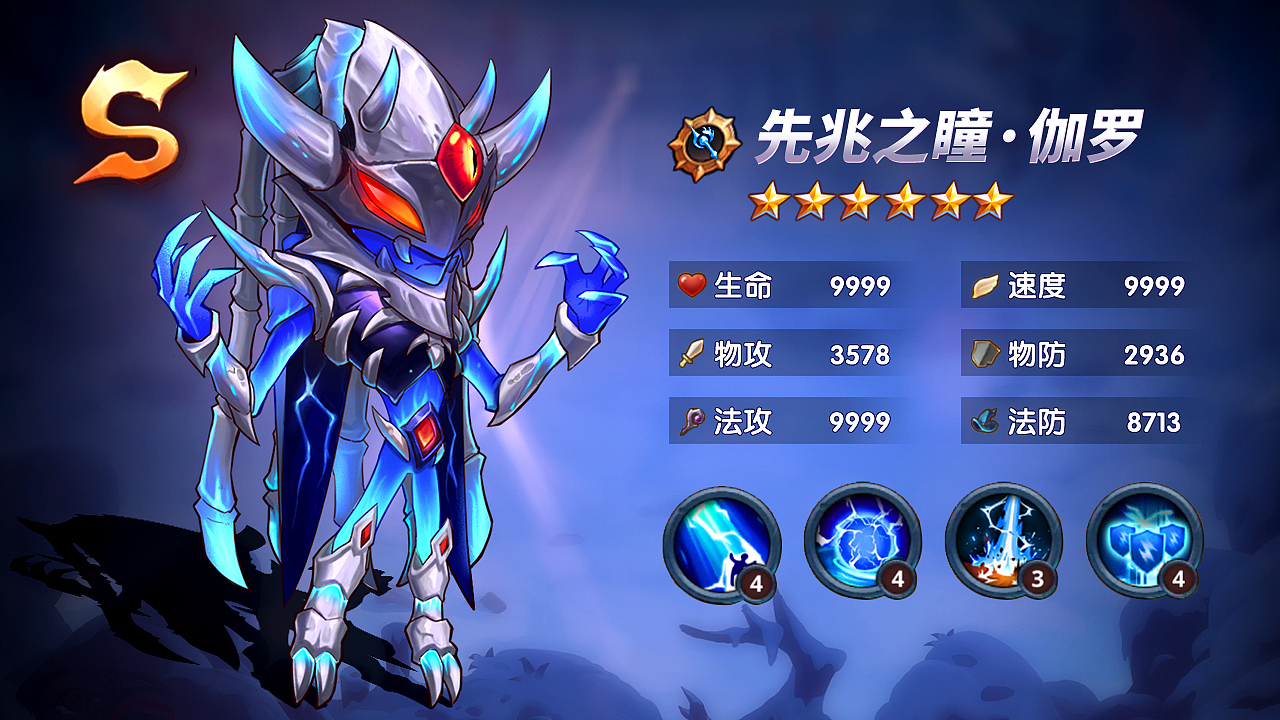Click the sword icon for 物攻 attack
Image resolution: width=1280 pixels, height=720 pixels.
coord(691,355)
